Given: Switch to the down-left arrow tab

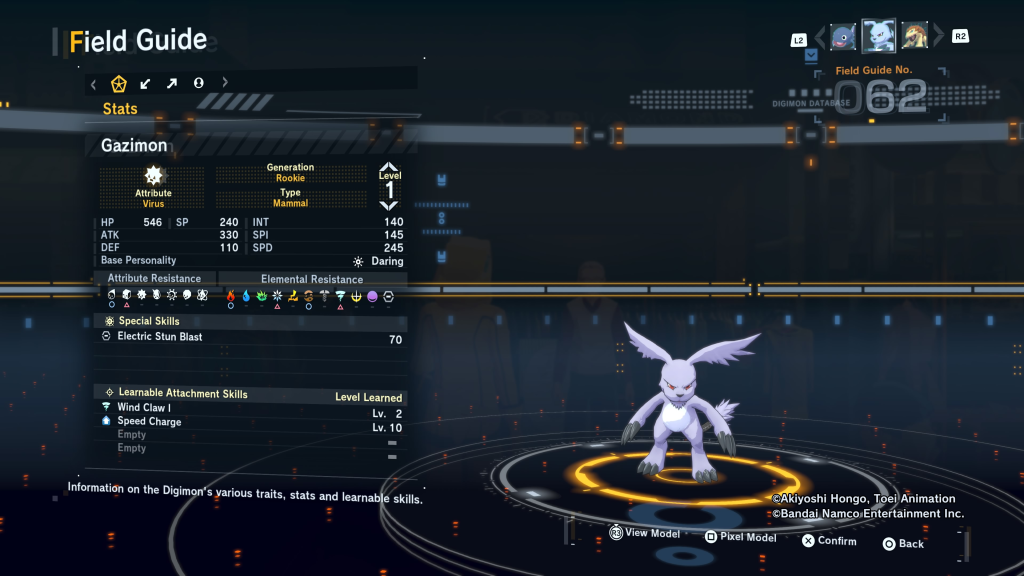Looking at the screenshot, I should (145, 83).
